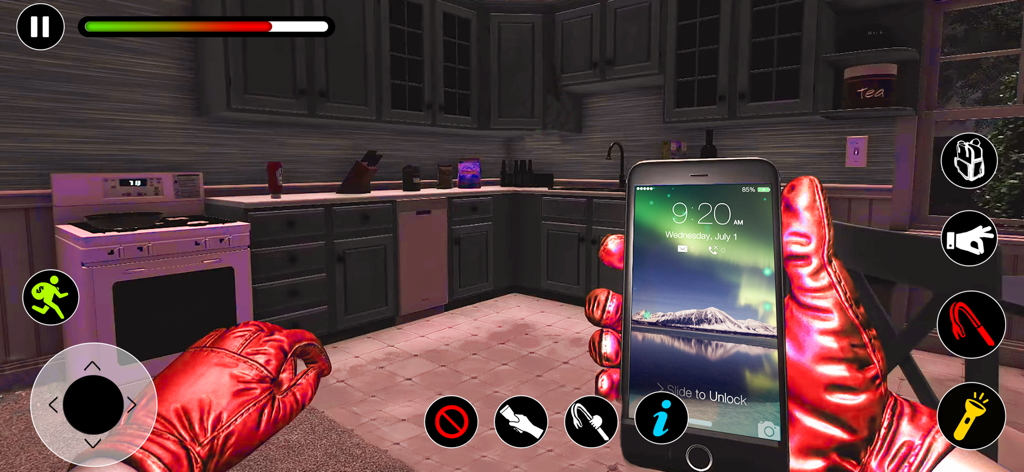Image resolution: width=1024 pixels, height=472 pixels.
Task: Toggle the green running thief sprint button
Action: pyautogui.click(x=51, y=297)
